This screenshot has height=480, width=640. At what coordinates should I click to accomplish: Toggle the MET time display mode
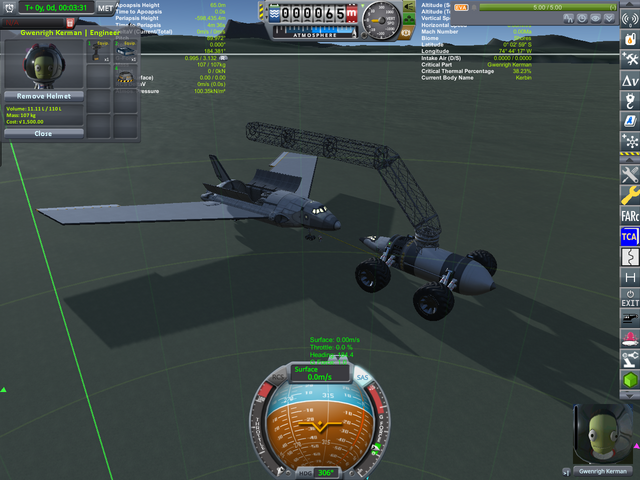click(x=105, y=7)
